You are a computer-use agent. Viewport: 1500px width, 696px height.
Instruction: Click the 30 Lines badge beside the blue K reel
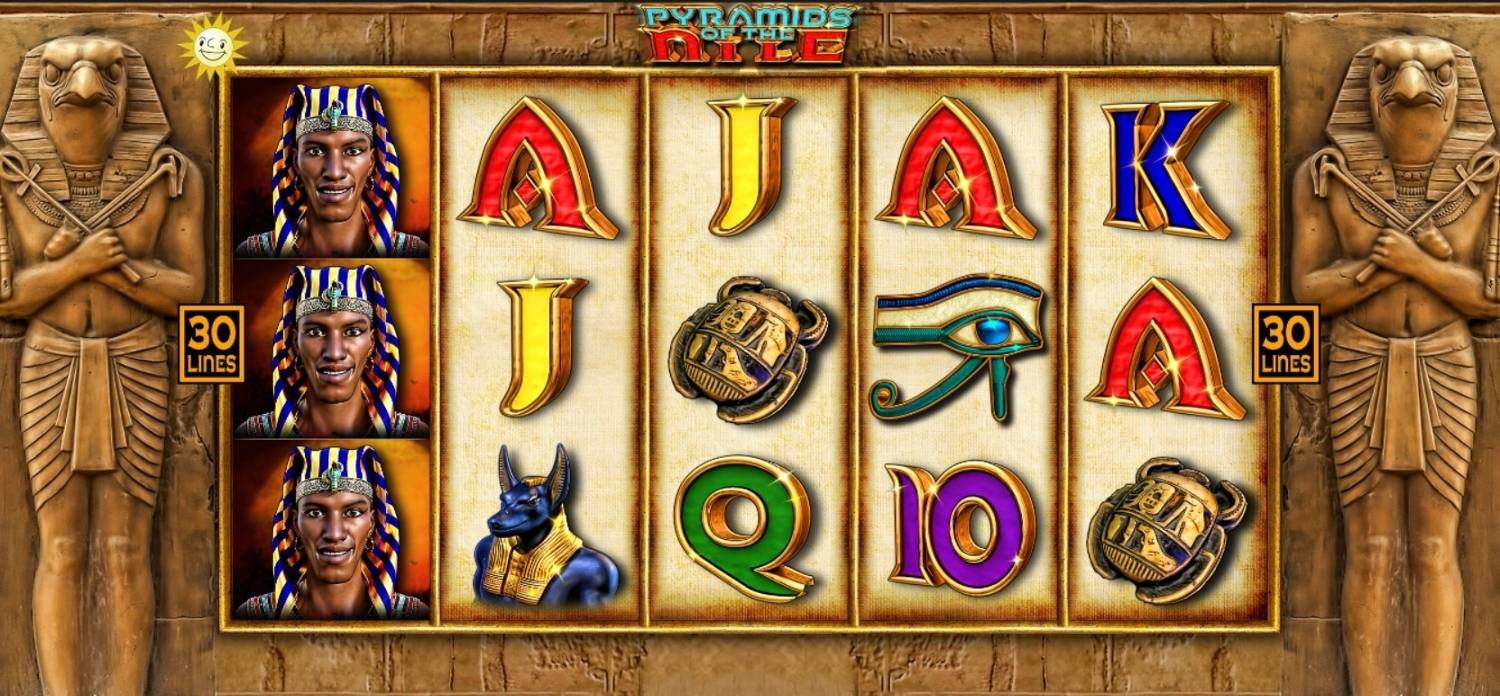(1285, 344)
